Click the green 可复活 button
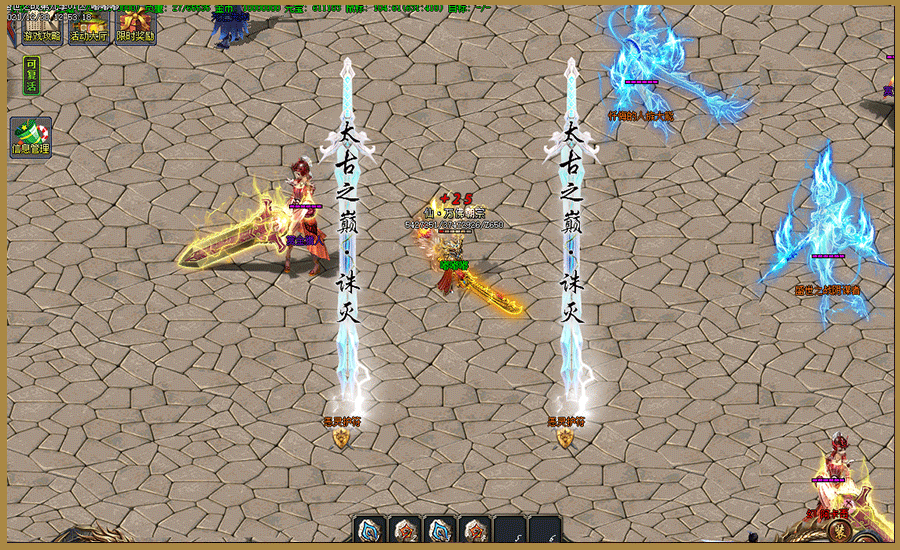The image size is (900, 550). tap(31, 75)
